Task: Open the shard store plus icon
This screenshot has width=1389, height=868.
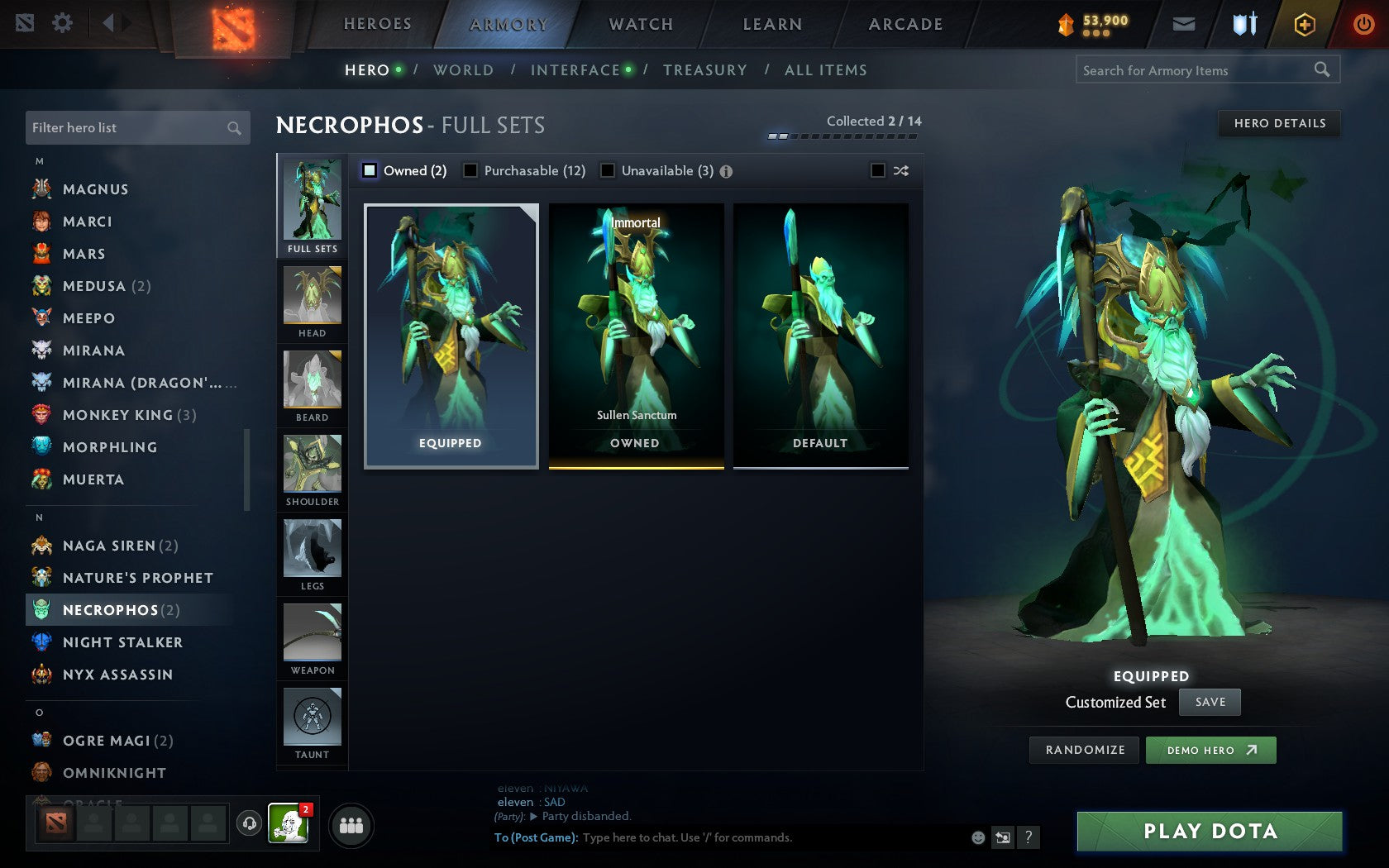Action: (x=1304, y=24)
